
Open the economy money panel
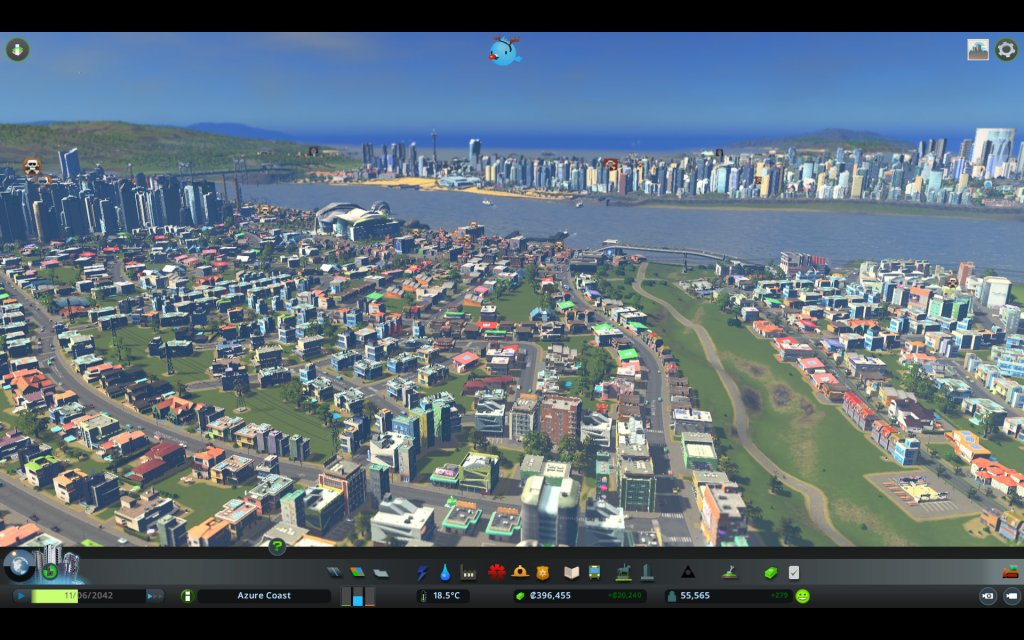(770, 573)
